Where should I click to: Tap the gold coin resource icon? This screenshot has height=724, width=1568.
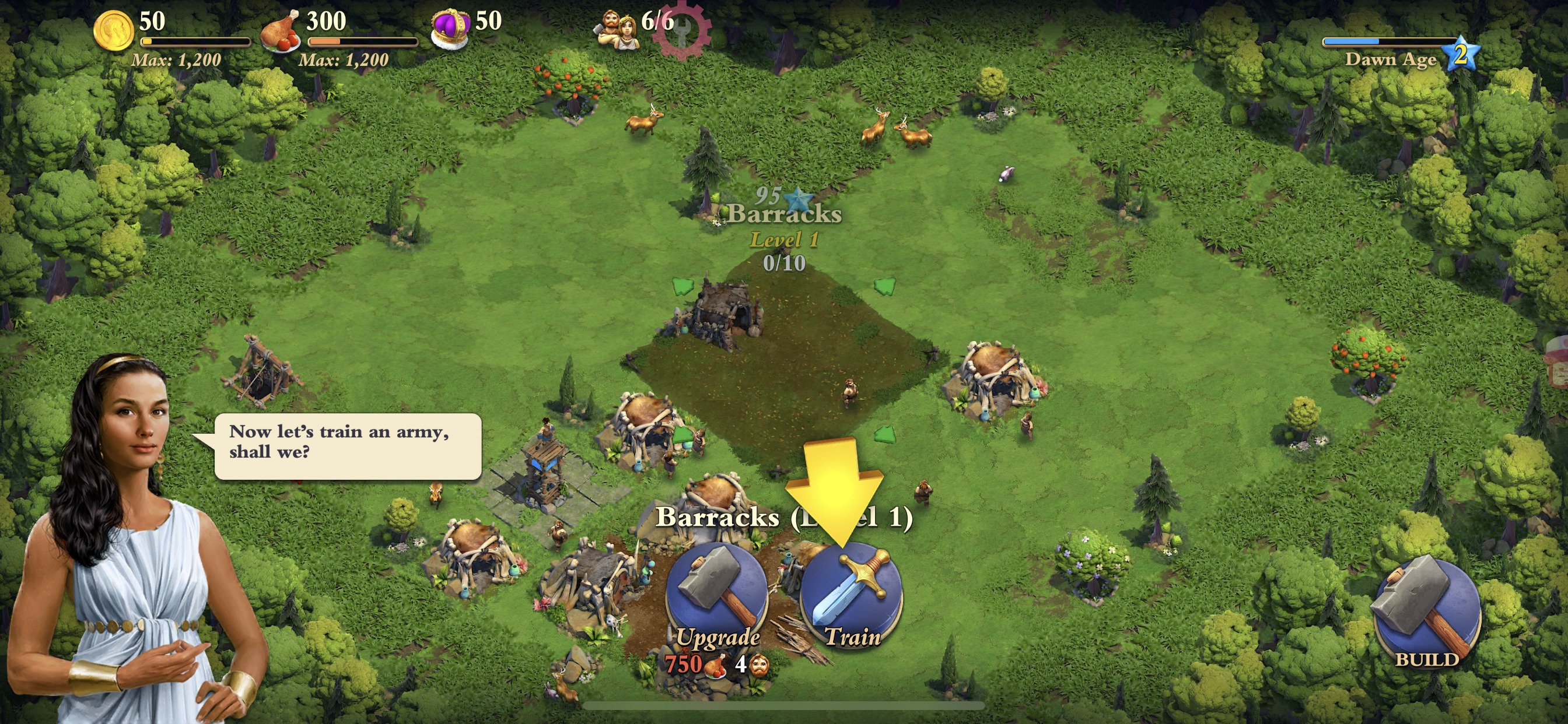point(114,30)
